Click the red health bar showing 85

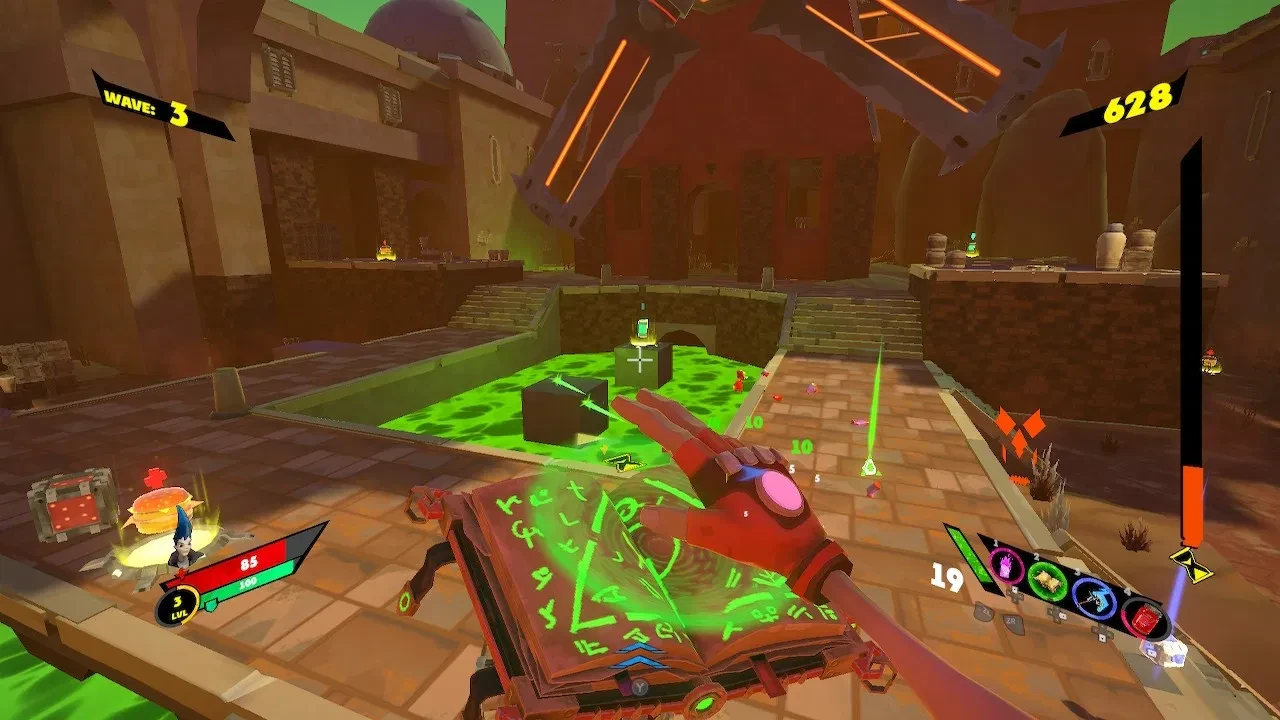tap(248, 564)
